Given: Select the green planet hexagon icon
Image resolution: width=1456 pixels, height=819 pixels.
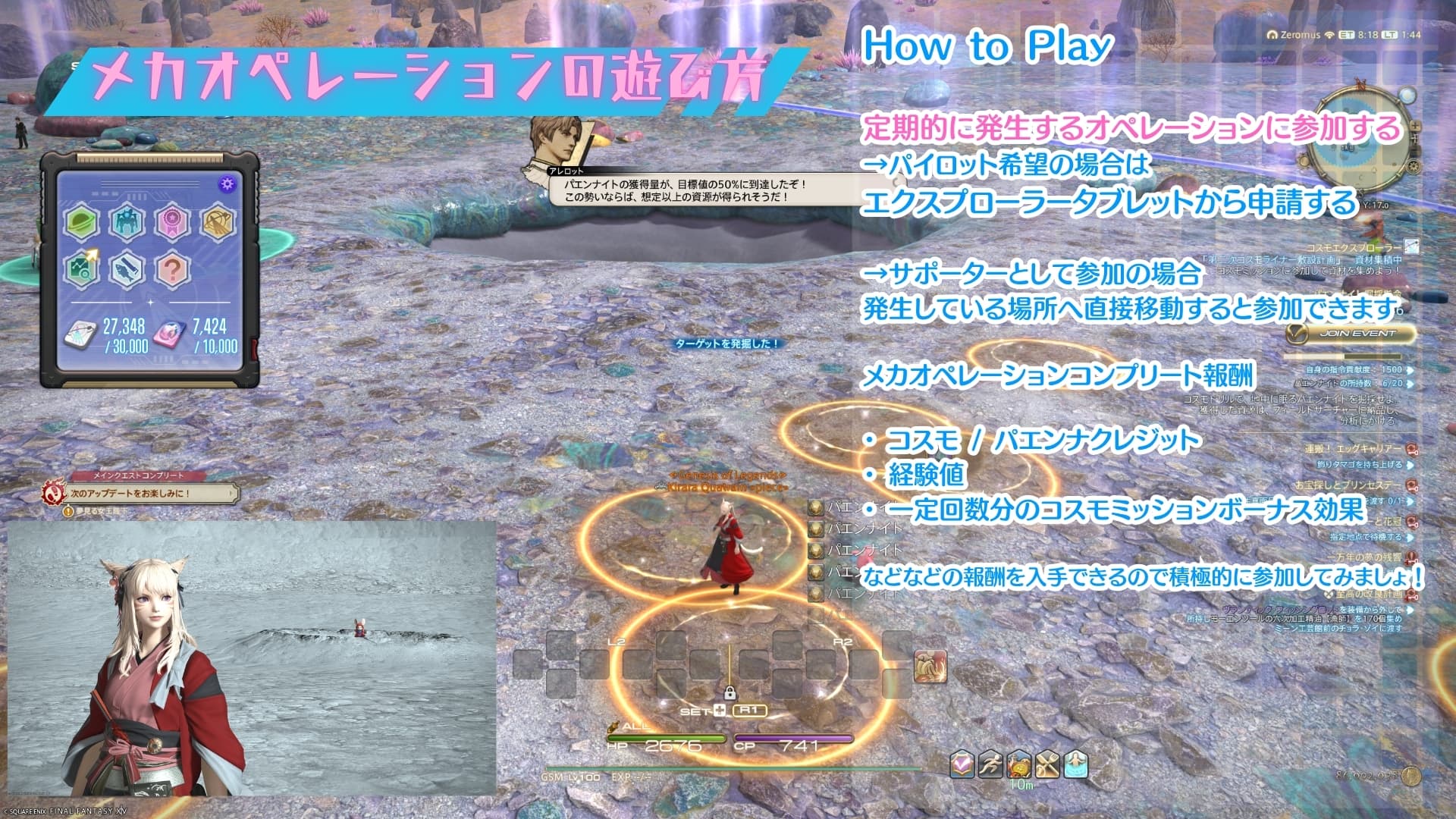Looking at the screenshot, I should click(x=83, y=223).
